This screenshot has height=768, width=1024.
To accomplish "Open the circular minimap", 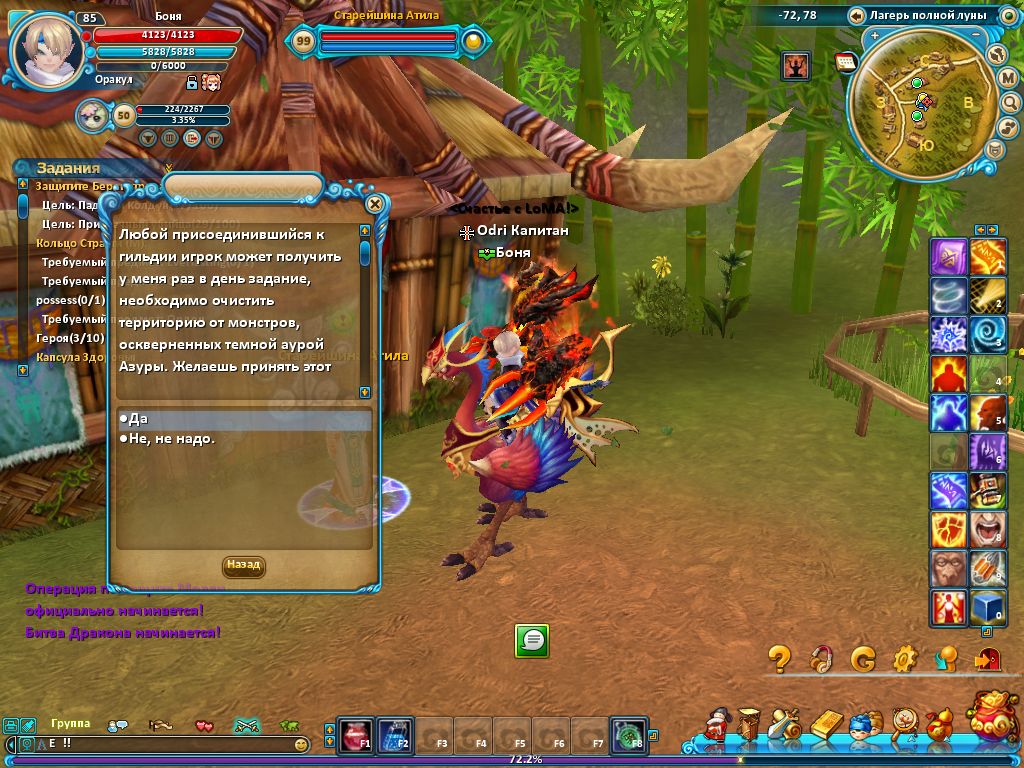I will [x=915, y=102].
